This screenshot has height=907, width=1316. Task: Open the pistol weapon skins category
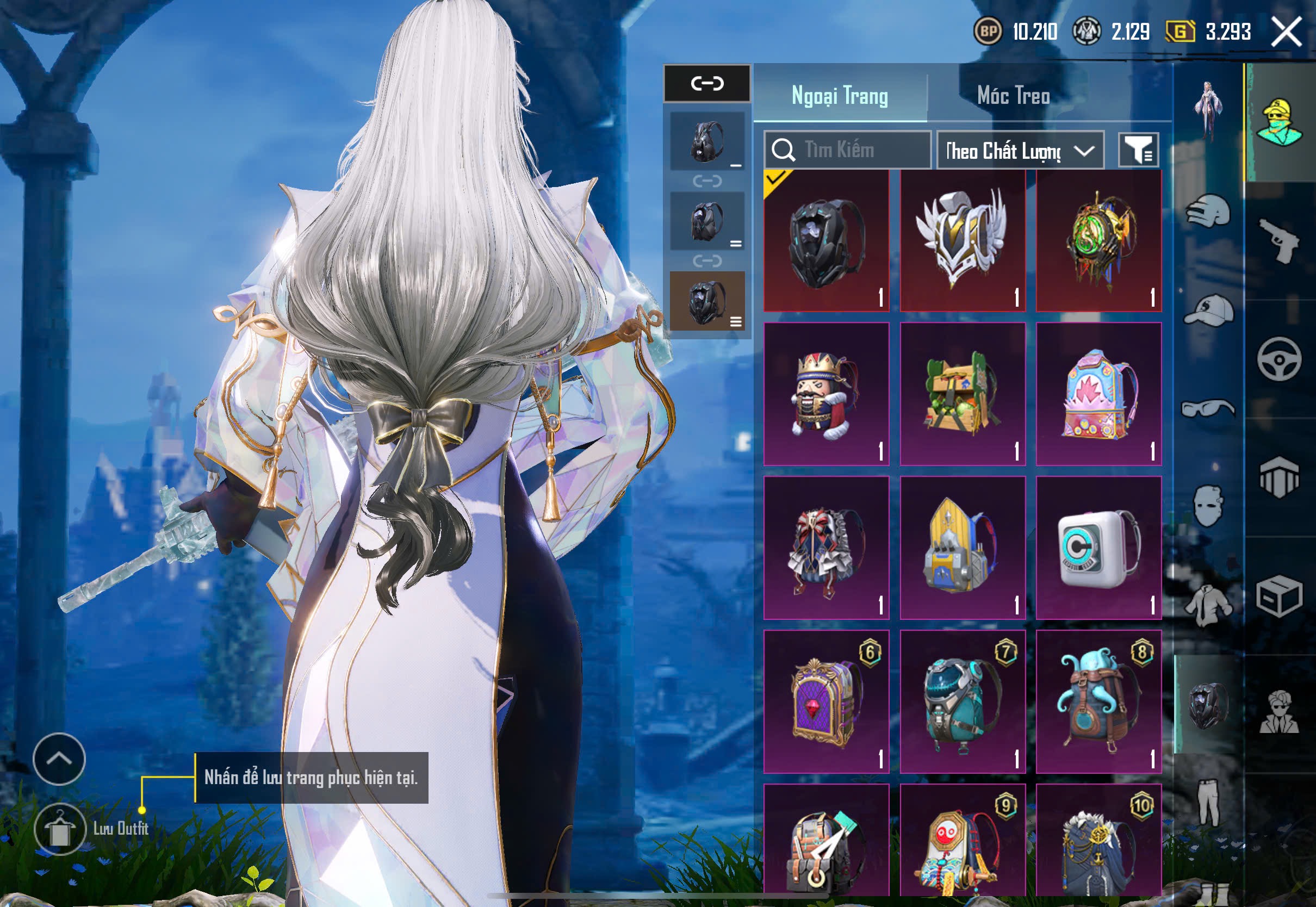tap(1280, 240)
